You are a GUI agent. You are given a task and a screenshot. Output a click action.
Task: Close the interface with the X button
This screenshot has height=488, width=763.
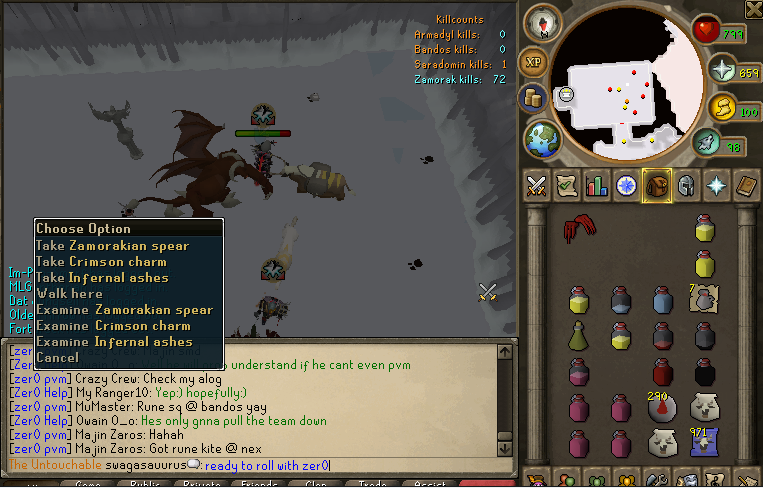[752, 9]
